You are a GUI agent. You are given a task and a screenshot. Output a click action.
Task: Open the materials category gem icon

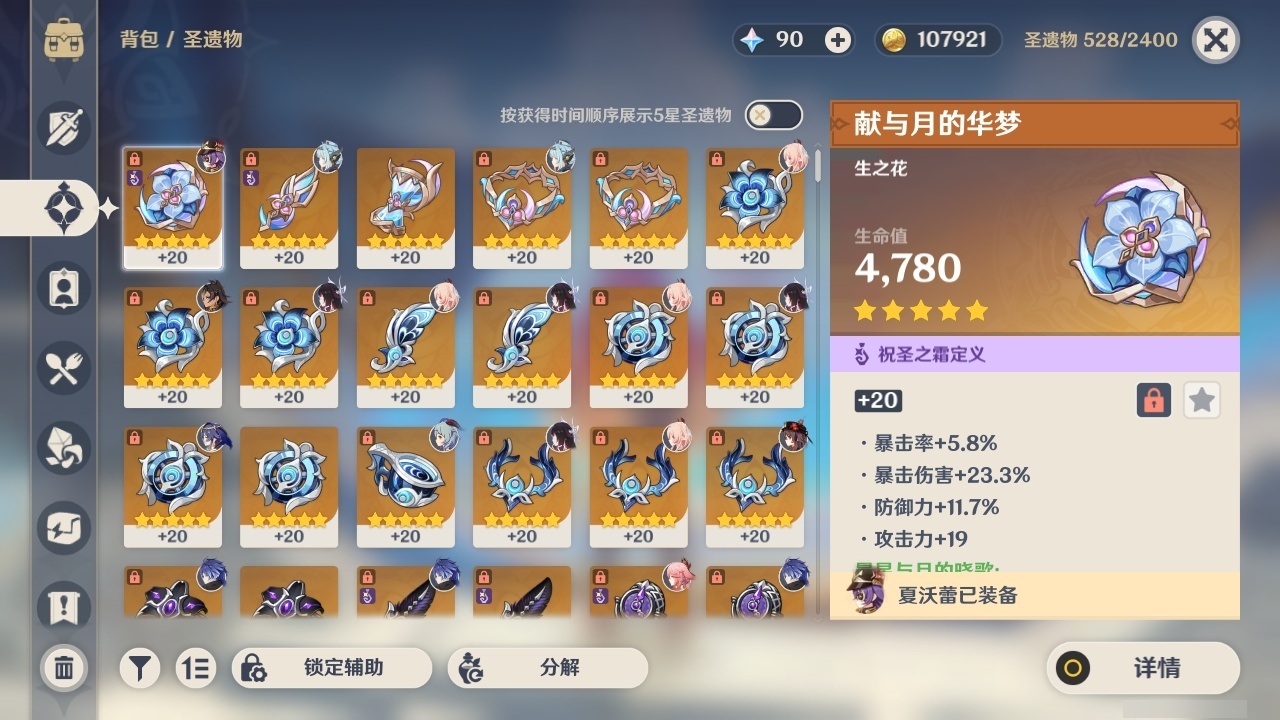tap(62, 448)
